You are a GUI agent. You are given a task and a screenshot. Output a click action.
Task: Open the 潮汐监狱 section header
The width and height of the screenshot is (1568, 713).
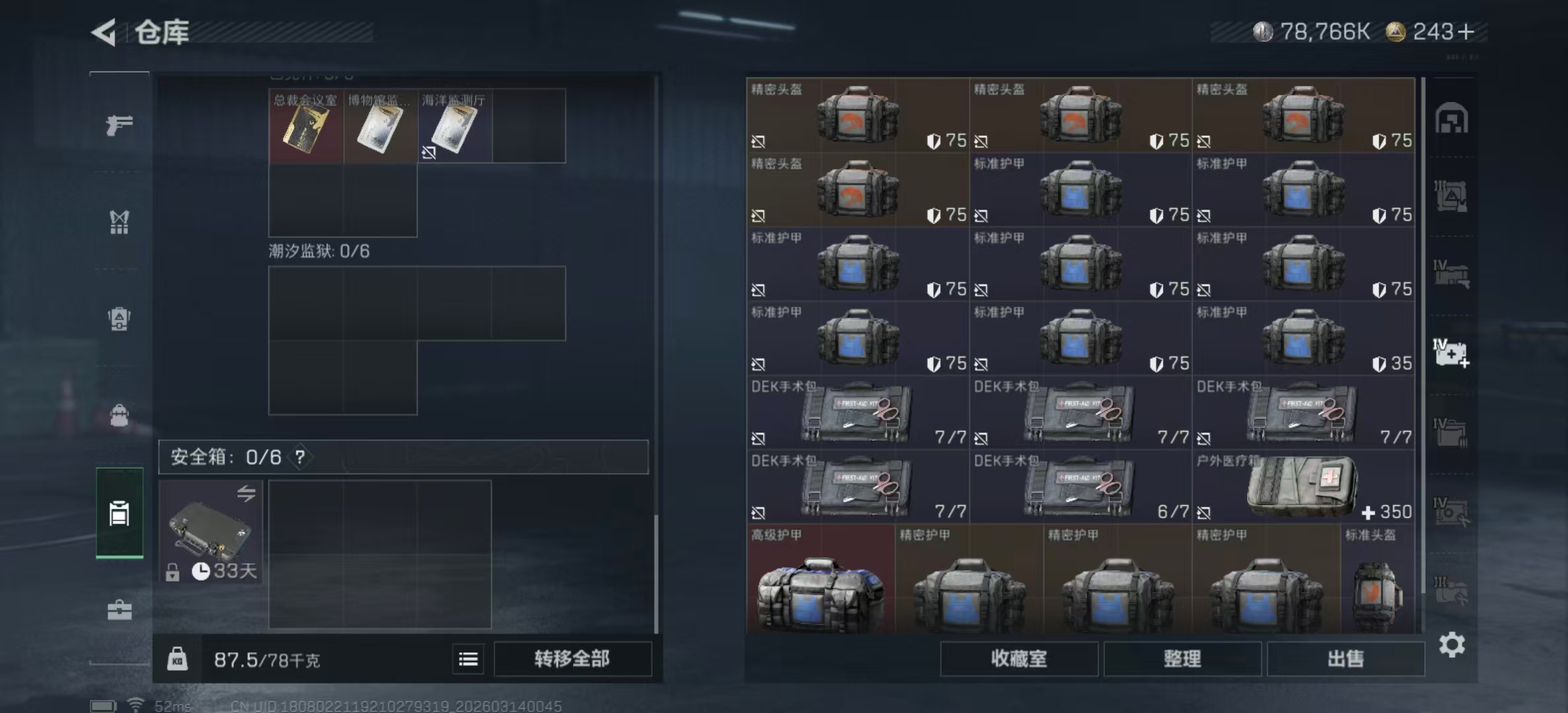pos(310,250)
